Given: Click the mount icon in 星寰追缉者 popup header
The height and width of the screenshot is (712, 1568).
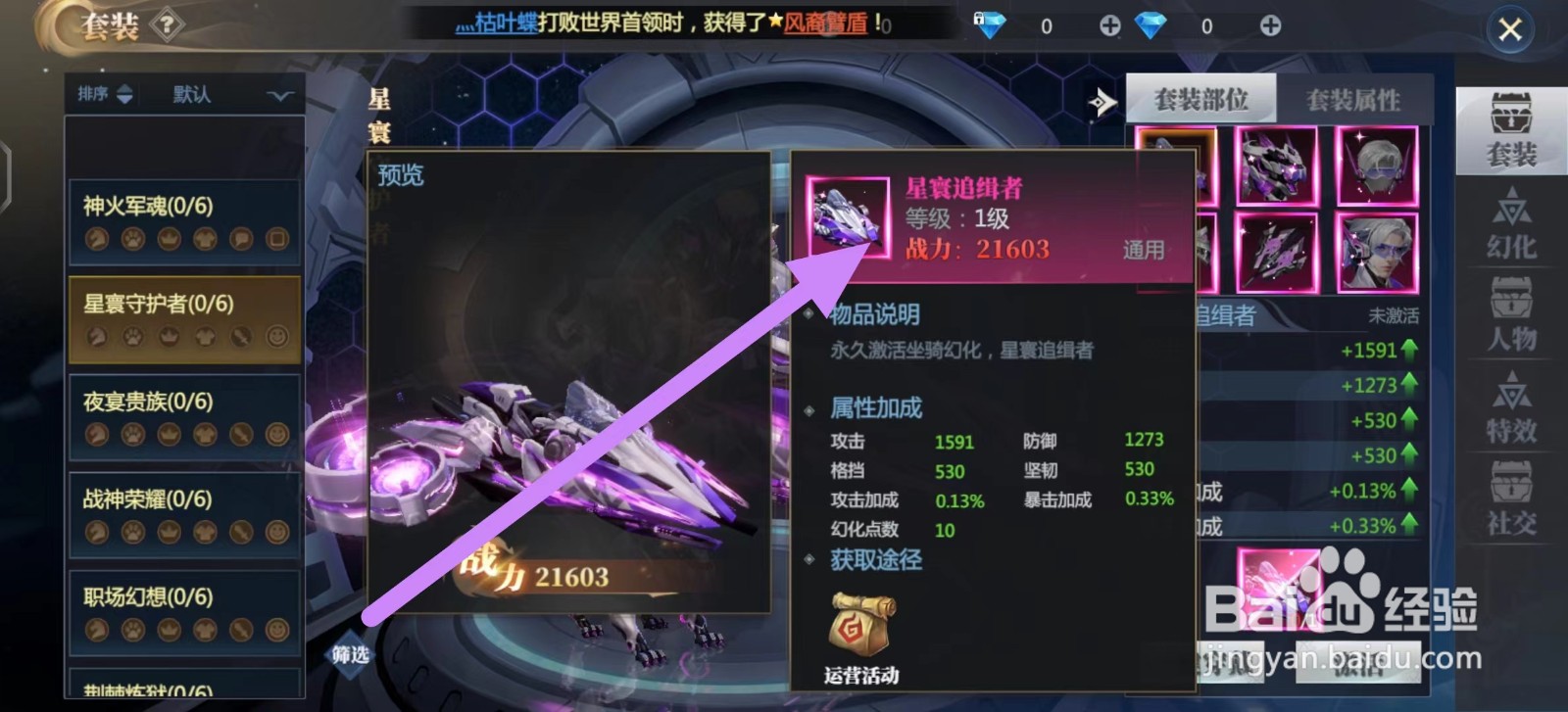Looking at the screenshot, I should coord(848,217).
